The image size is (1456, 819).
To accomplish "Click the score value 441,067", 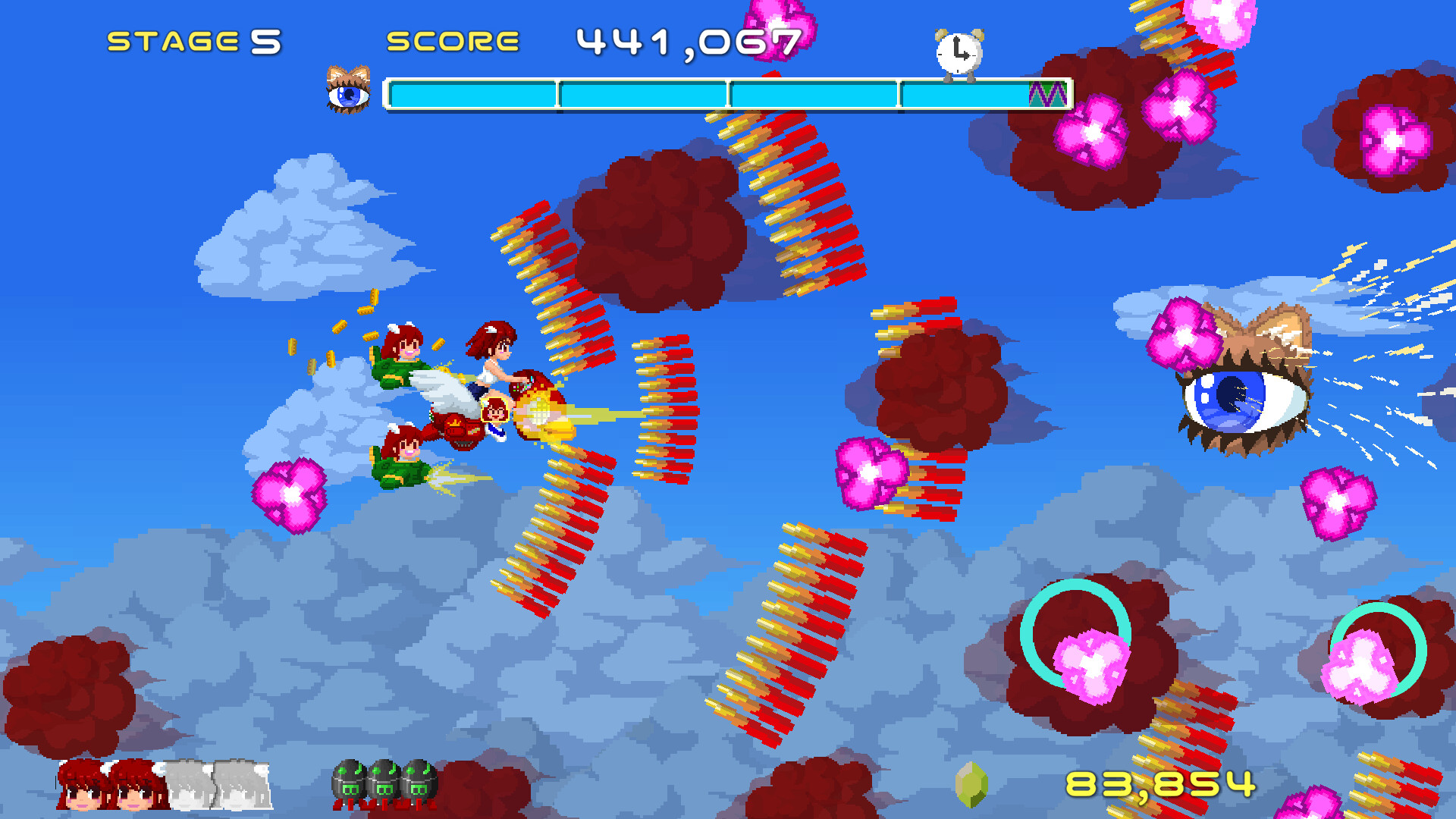I will click(x=686, y=42).
